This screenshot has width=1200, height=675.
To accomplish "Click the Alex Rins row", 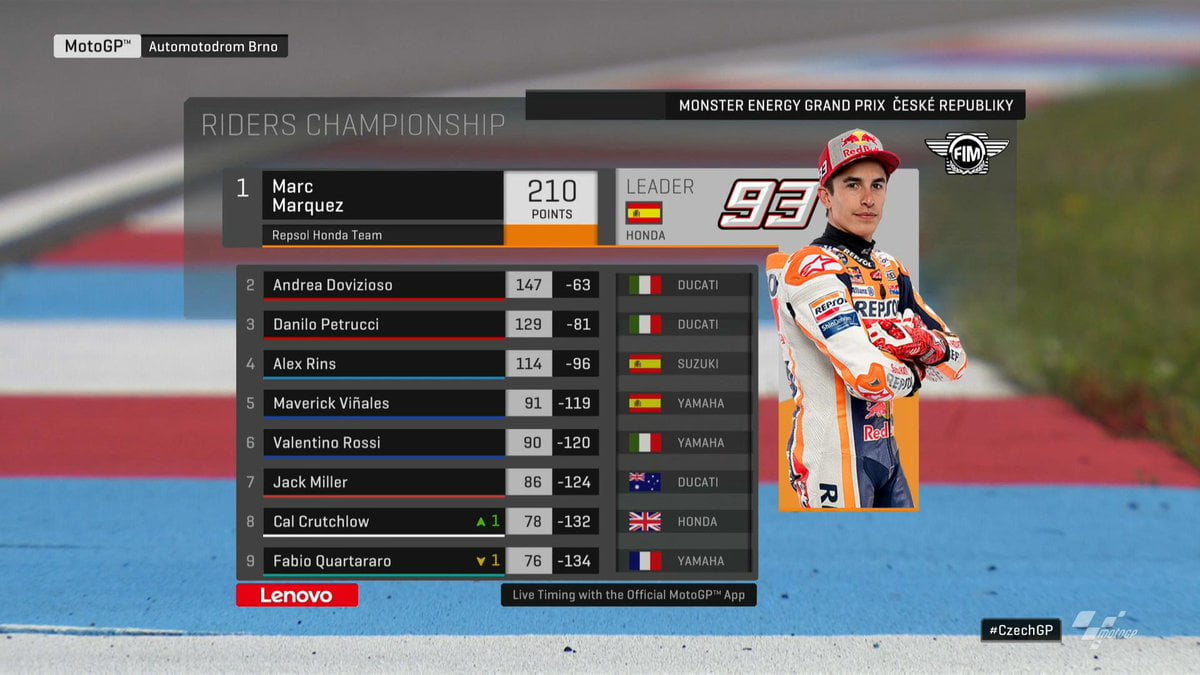I will (383, 364).
